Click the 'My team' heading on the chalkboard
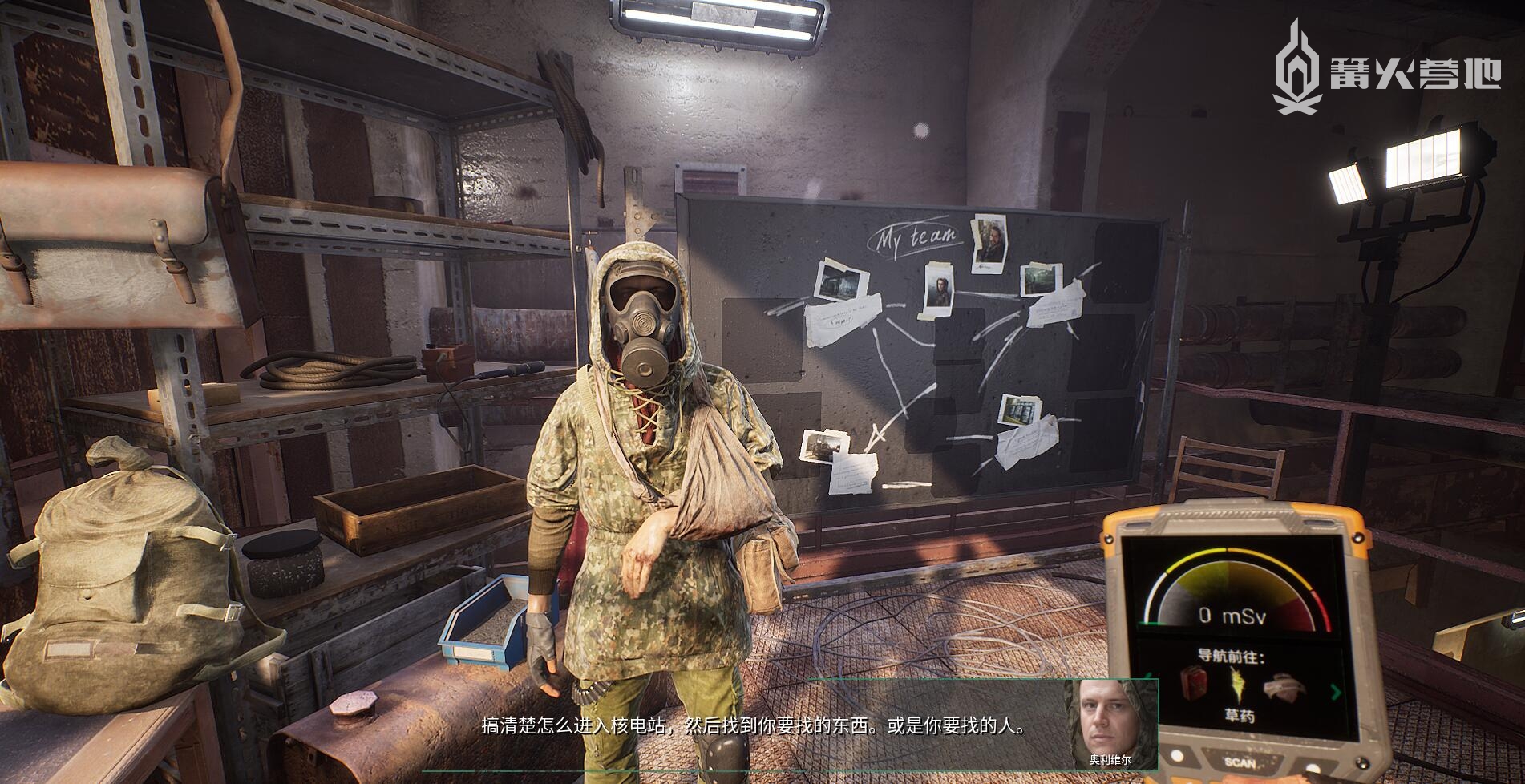The height and width of the screenshot is (784, 1525). pos(916,236)
